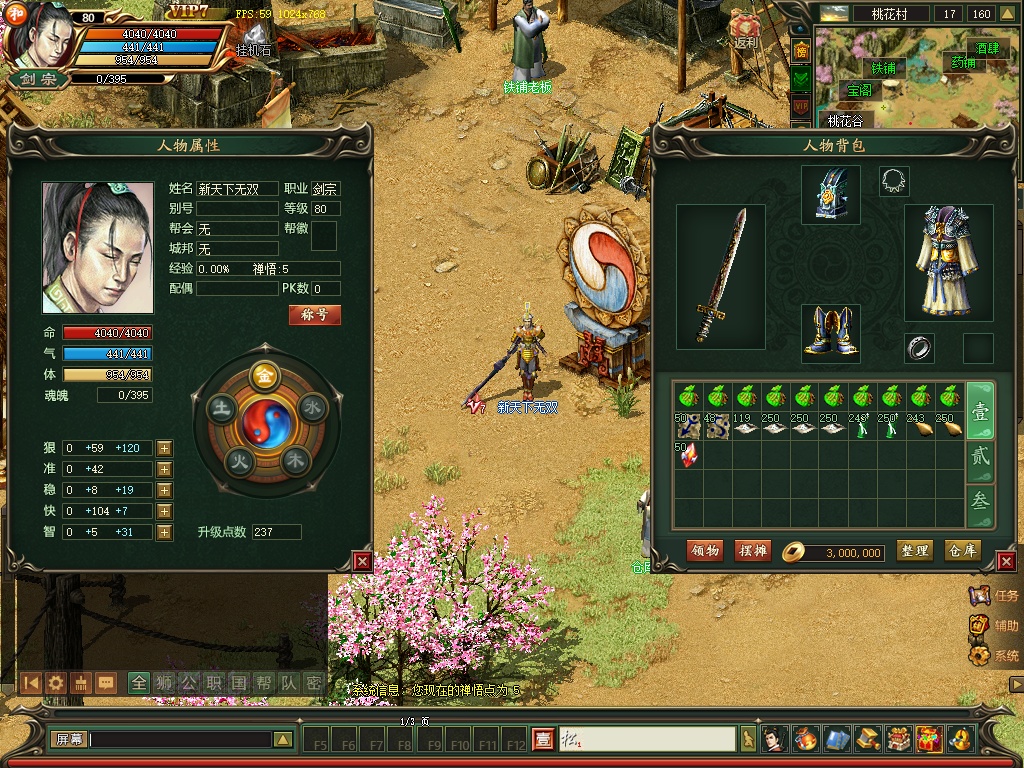Add a point to the 狠 attribute
The width and height of the screenshot is (1024, 768).
[165, 448]
